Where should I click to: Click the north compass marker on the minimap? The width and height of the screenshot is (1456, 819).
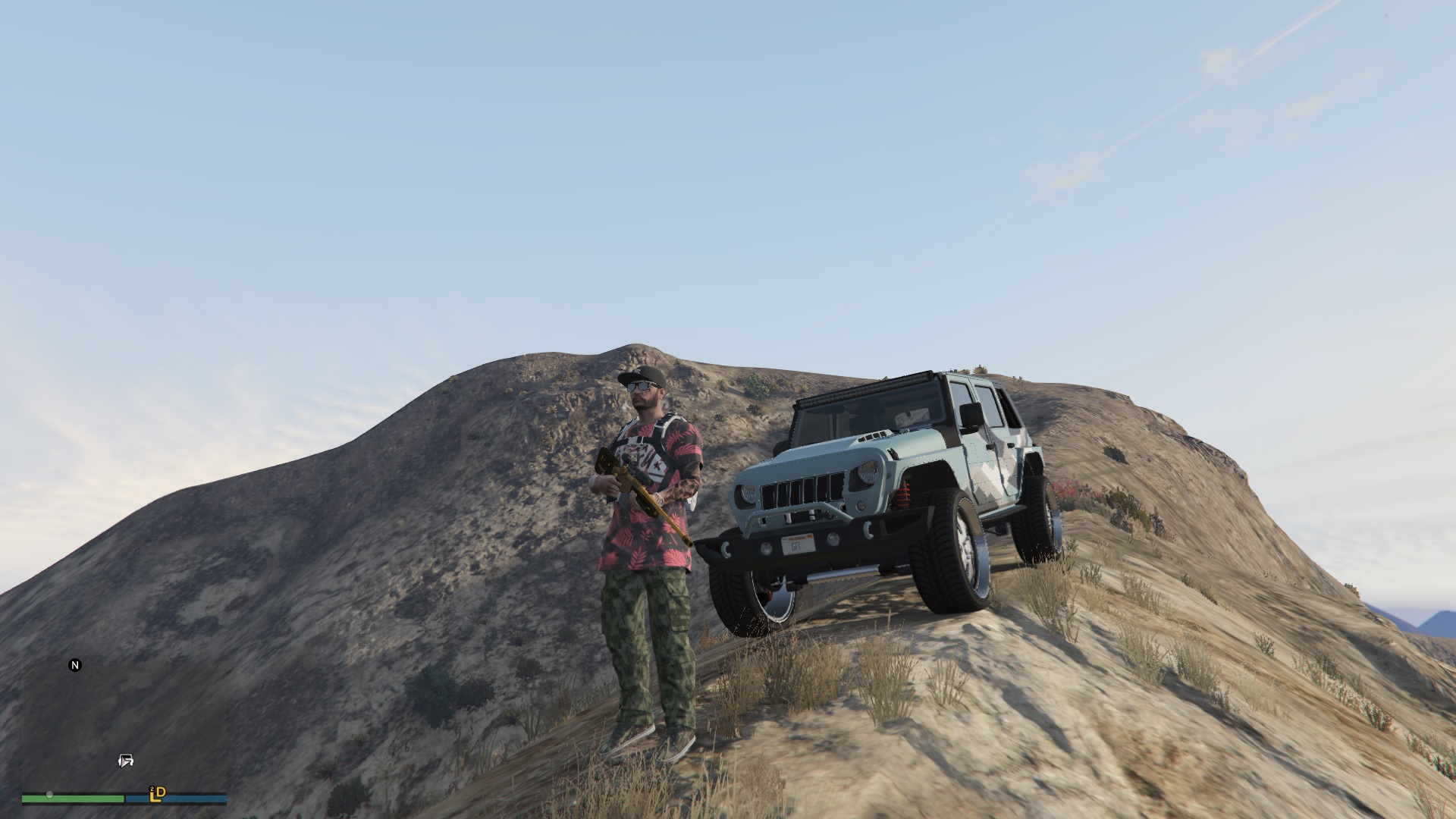(x=75, y=665)
